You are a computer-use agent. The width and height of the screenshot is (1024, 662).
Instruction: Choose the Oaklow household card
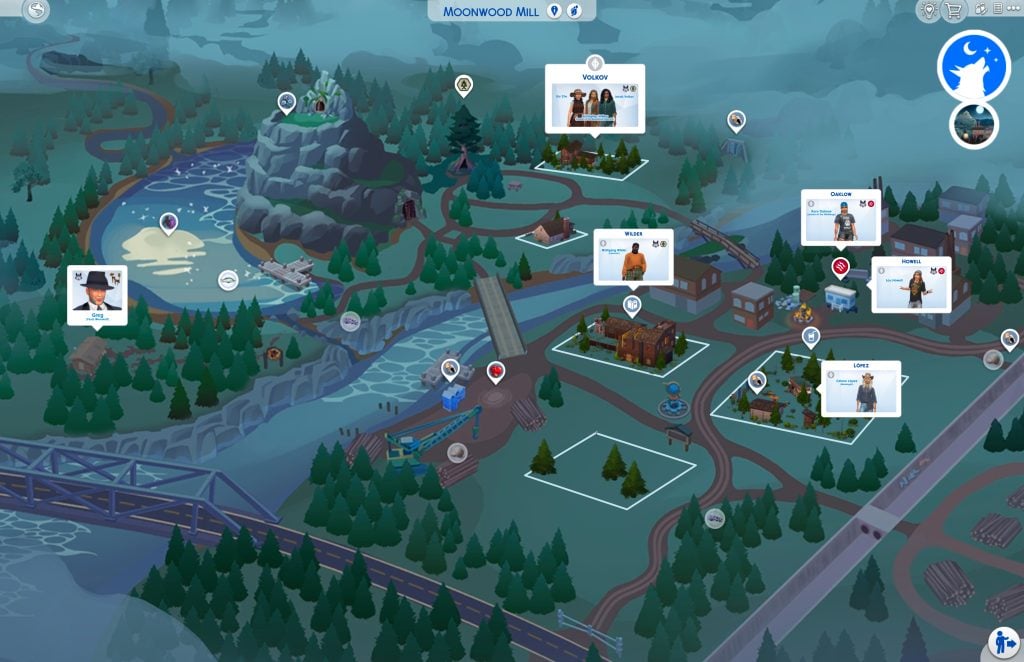click(x=840, y=217)
